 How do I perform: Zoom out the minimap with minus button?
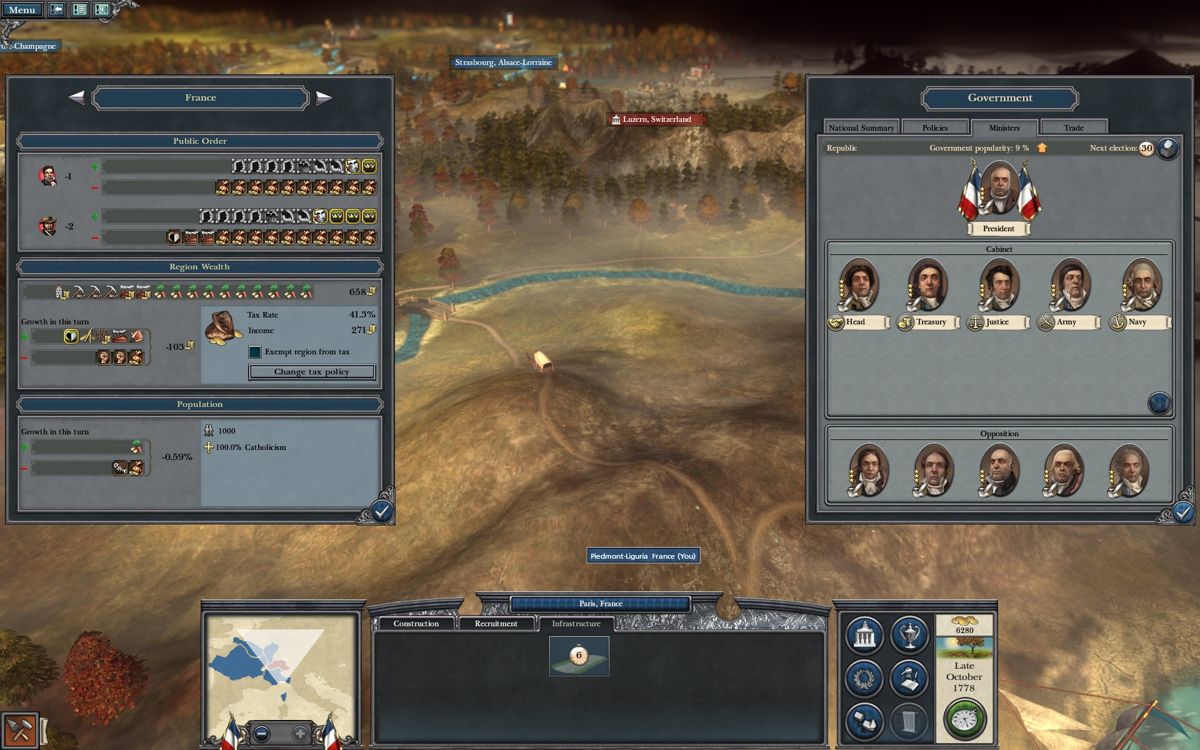(x=260, y=732)
